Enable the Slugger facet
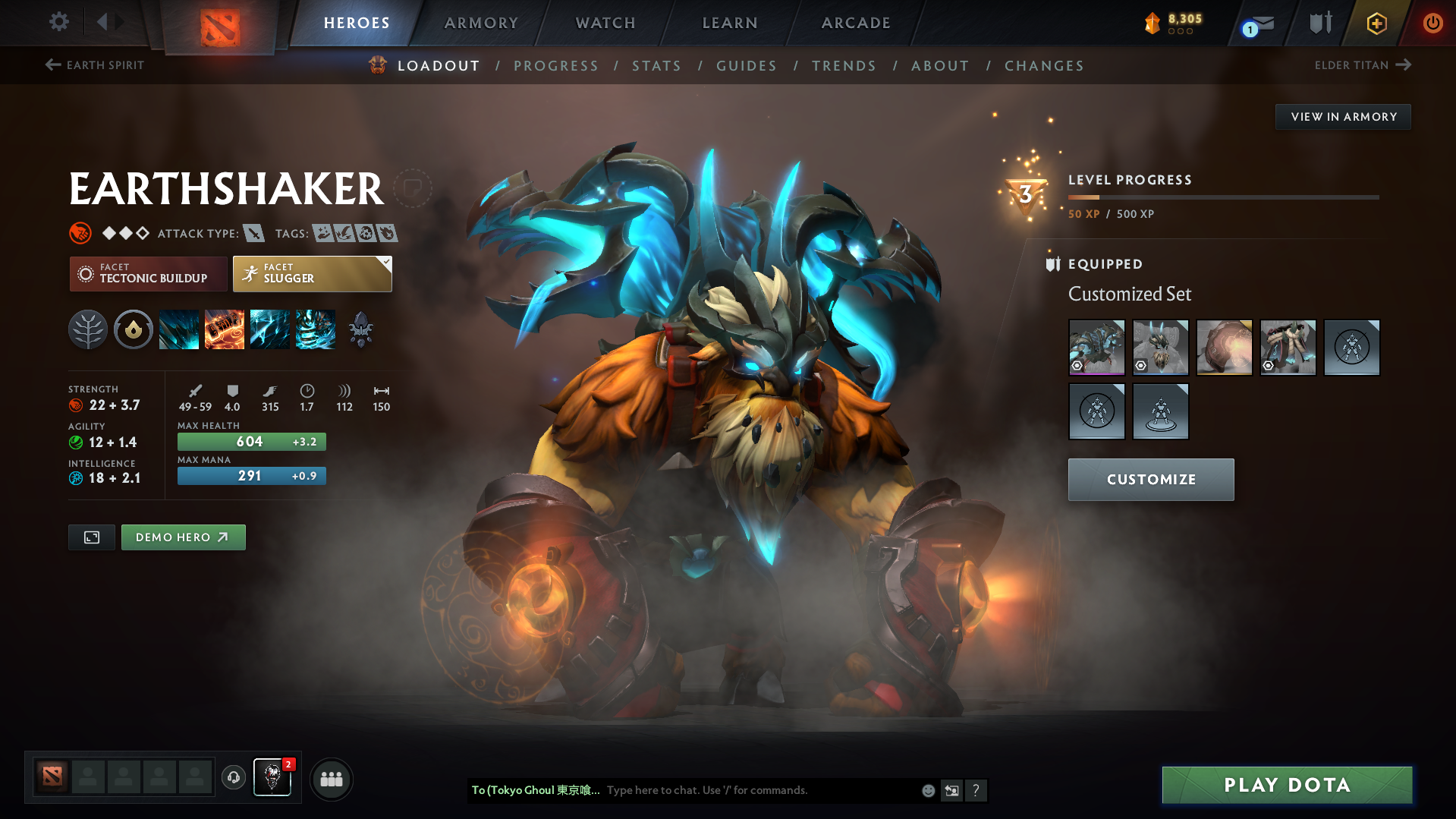Viewport: 1456px width, 819px height. pyautogui.click(x=307, y=273)
